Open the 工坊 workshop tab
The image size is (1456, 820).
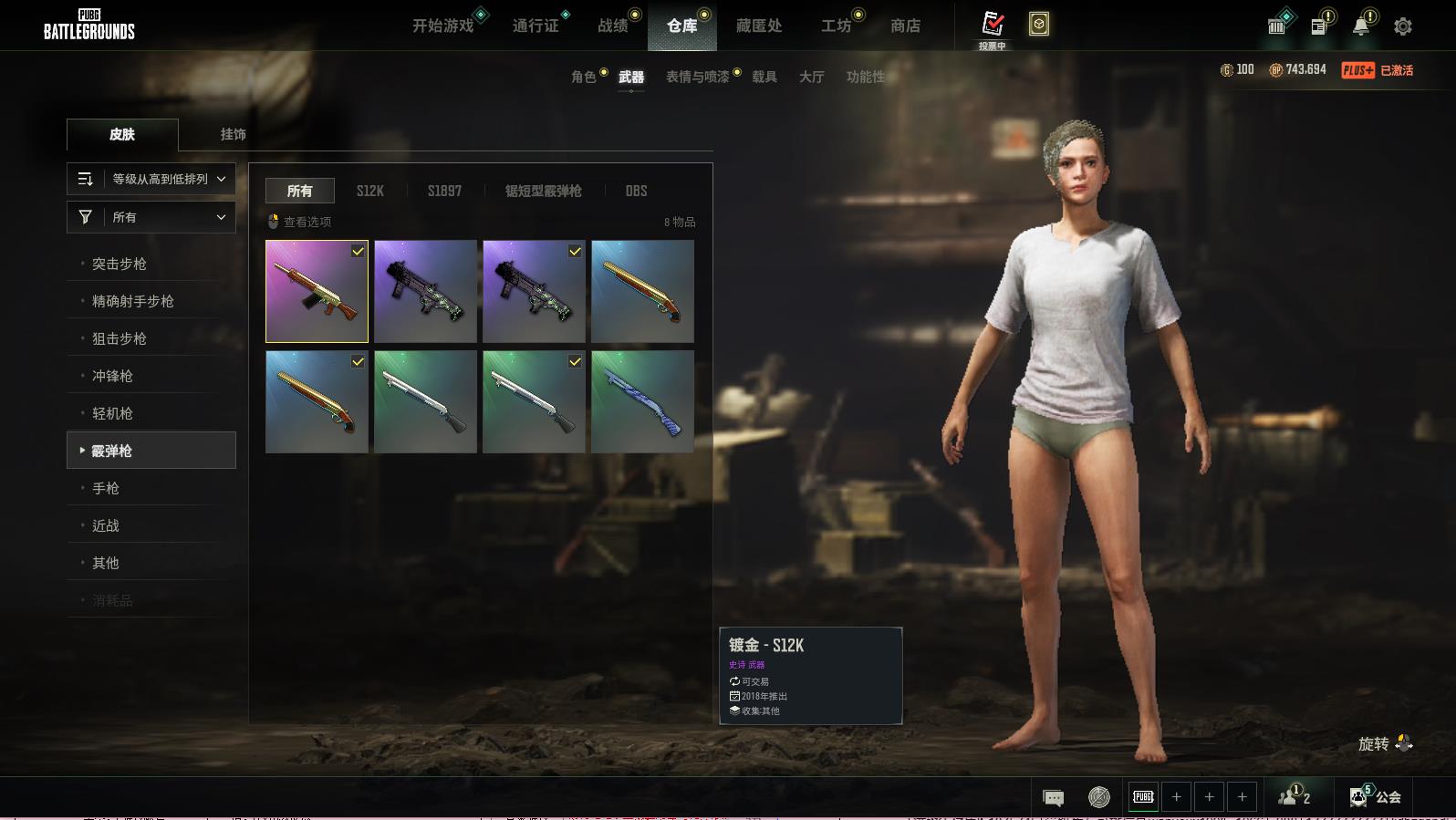tap(836, 26)
